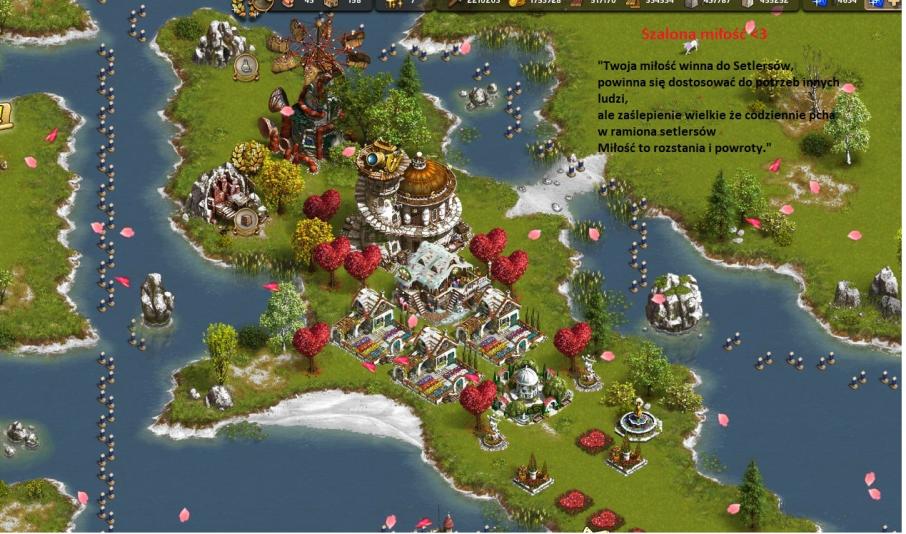Click the gold plus button to add gems

pyautogui.click(x=892, y=4)
